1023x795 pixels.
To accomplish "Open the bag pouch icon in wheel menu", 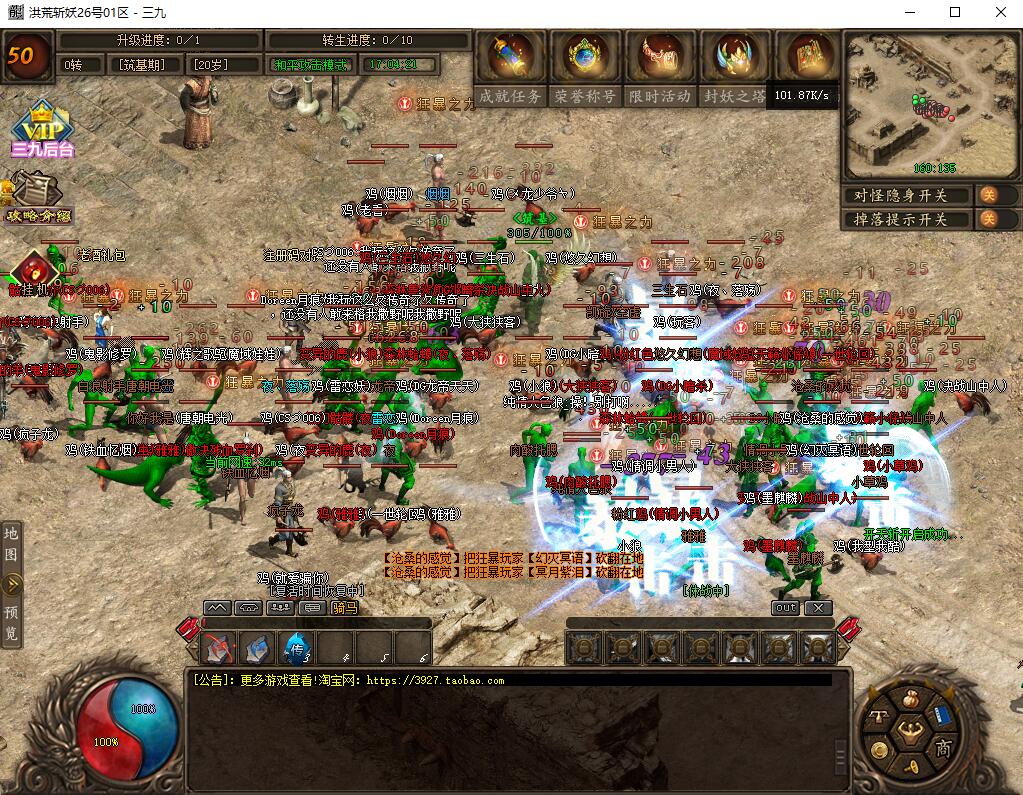I will (910, 698).
